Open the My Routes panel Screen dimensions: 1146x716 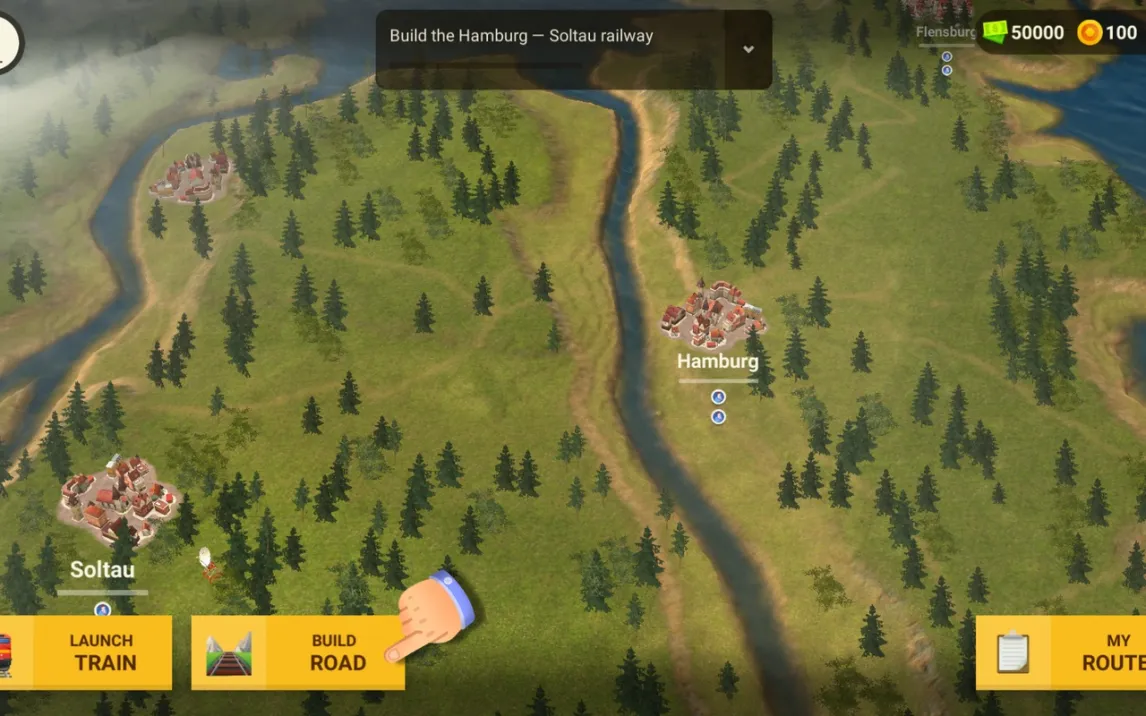click(x=1063, y=652)
